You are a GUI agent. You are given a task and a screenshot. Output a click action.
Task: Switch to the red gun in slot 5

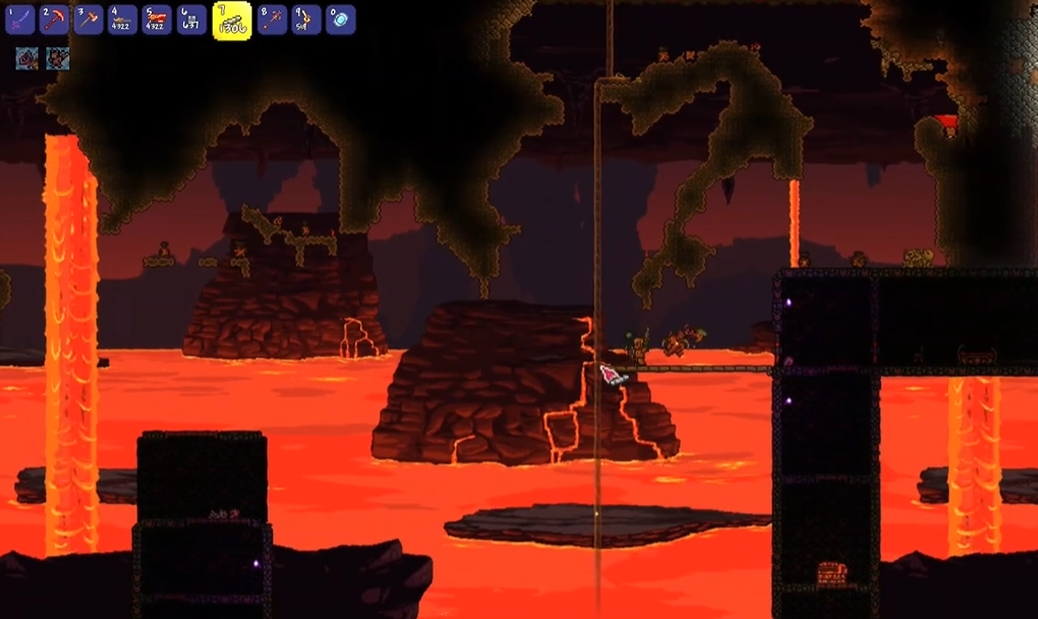157,19
